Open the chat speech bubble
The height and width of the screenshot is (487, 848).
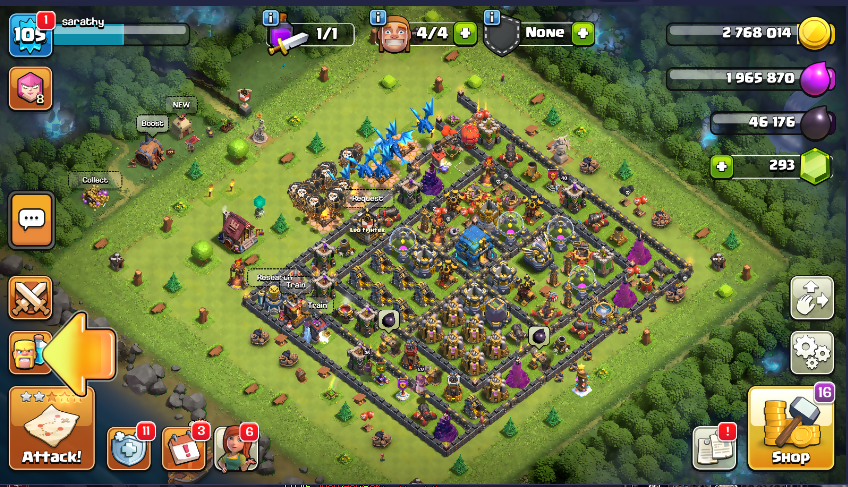(x=31, y=219)
